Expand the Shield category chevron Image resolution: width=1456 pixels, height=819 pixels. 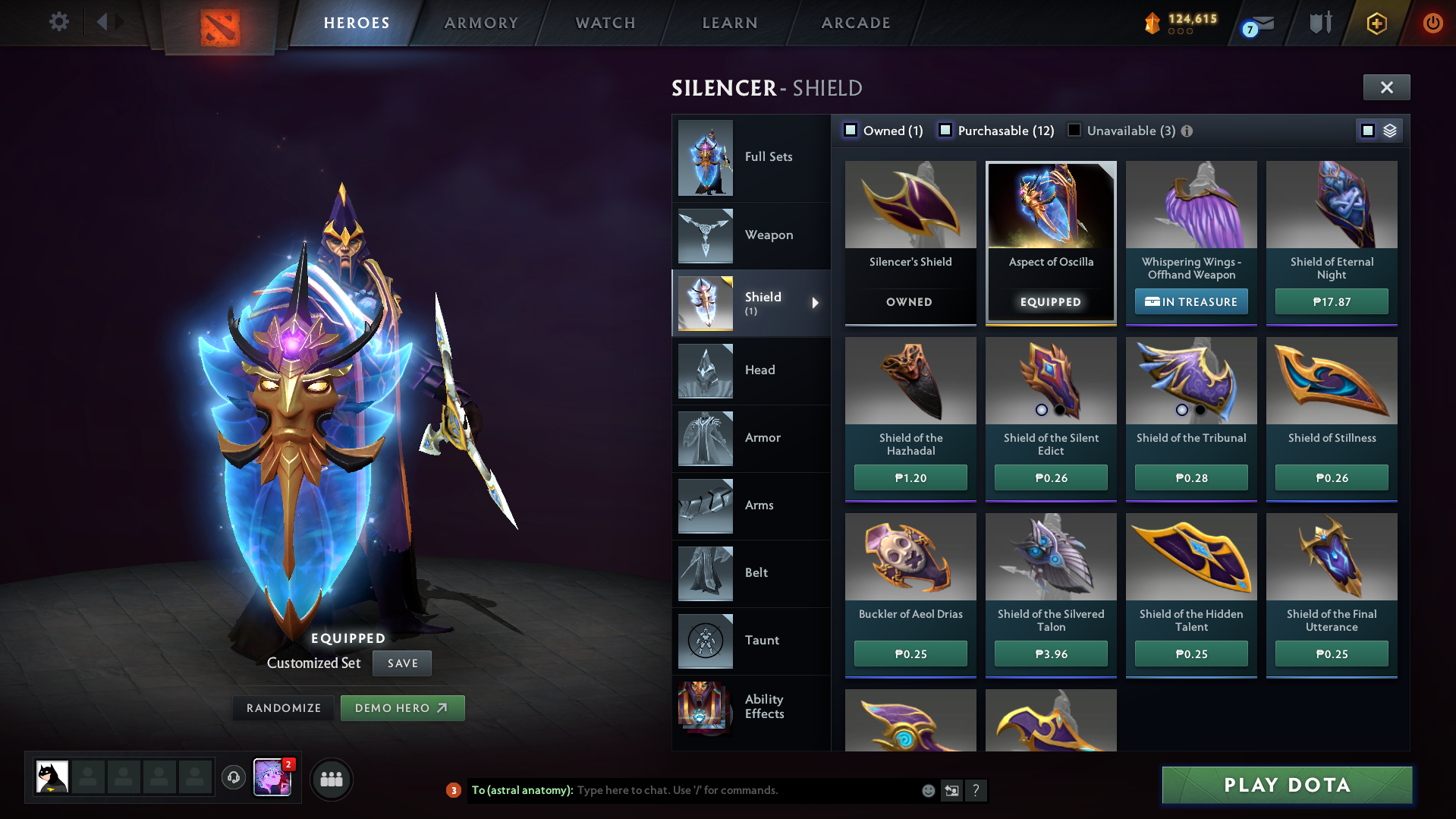point(816,303)
